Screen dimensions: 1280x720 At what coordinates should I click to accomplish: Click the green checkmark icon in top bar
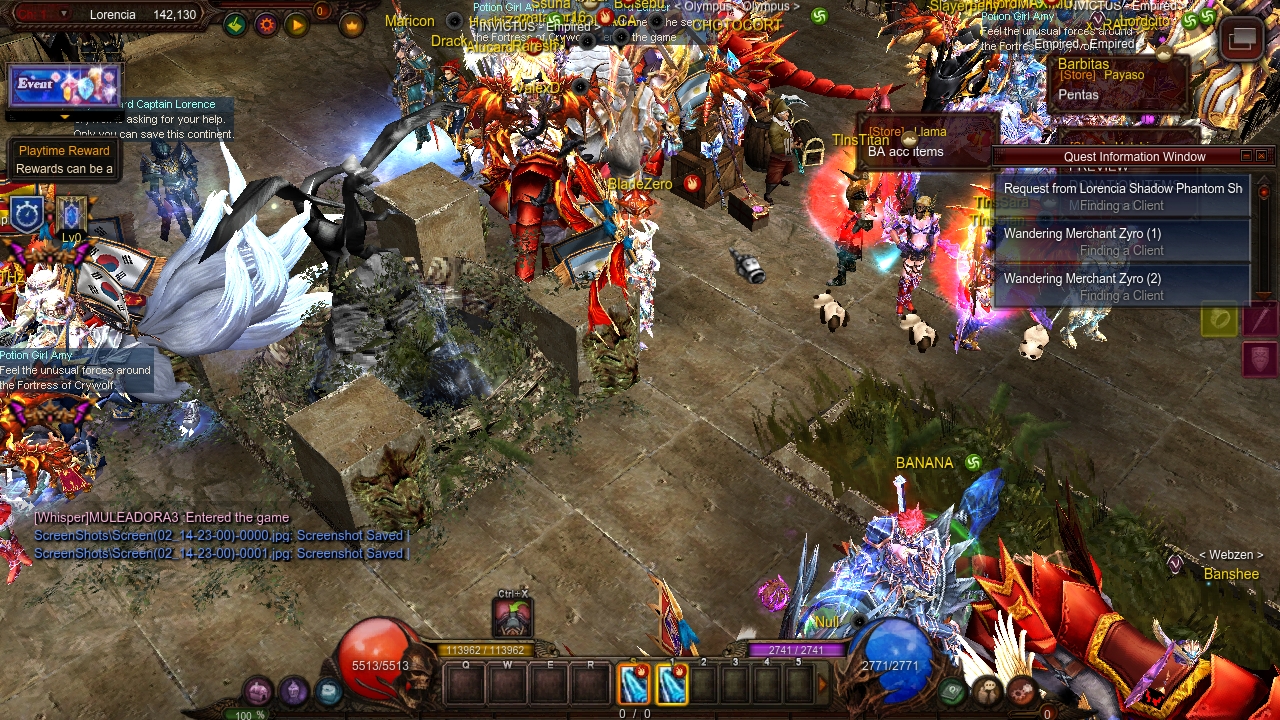point(235,25)
